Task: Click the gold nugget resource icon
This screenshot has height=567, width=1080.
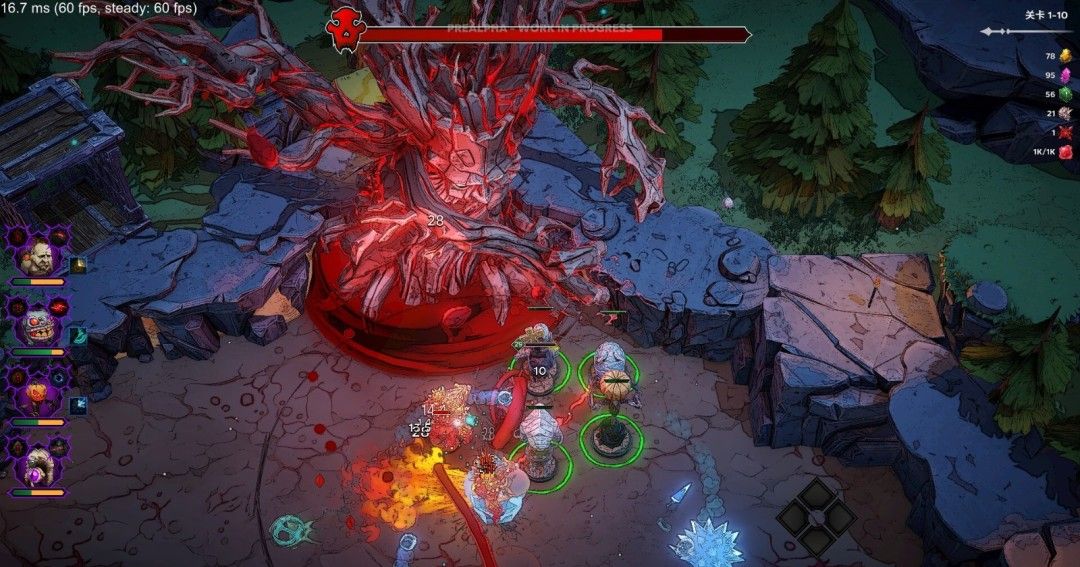Action: pos(1066,55)
